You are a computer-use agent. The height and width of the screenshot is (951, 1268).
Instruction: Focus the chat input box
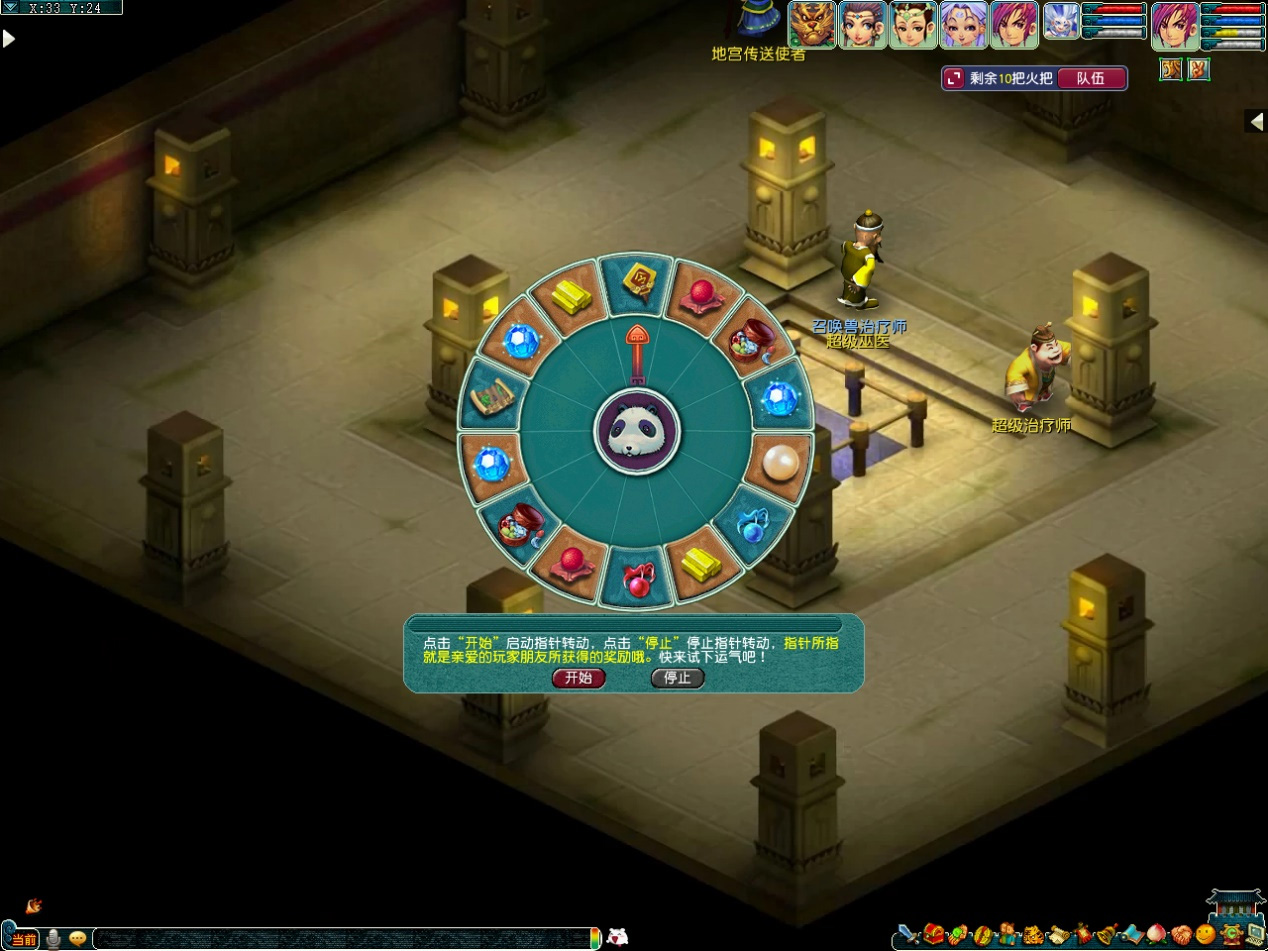tap(340, 939)
